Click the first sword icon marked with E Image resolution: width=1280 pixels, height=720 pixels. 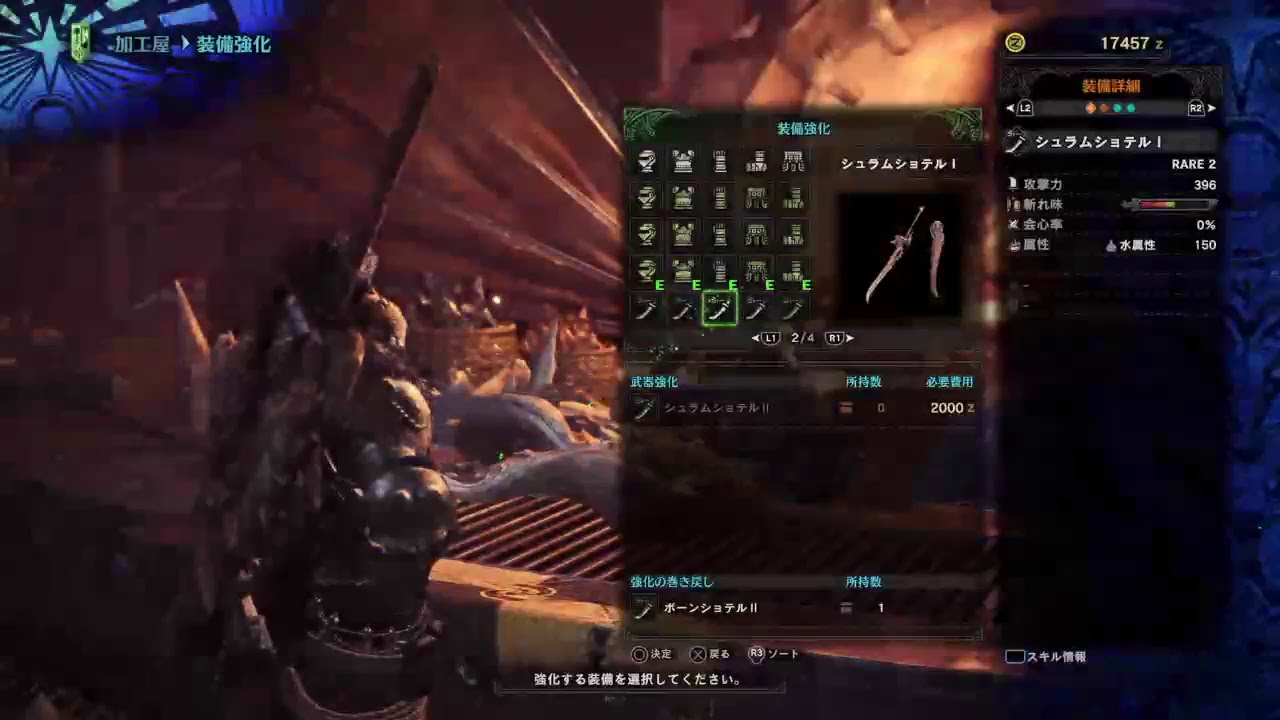point(647,308)
